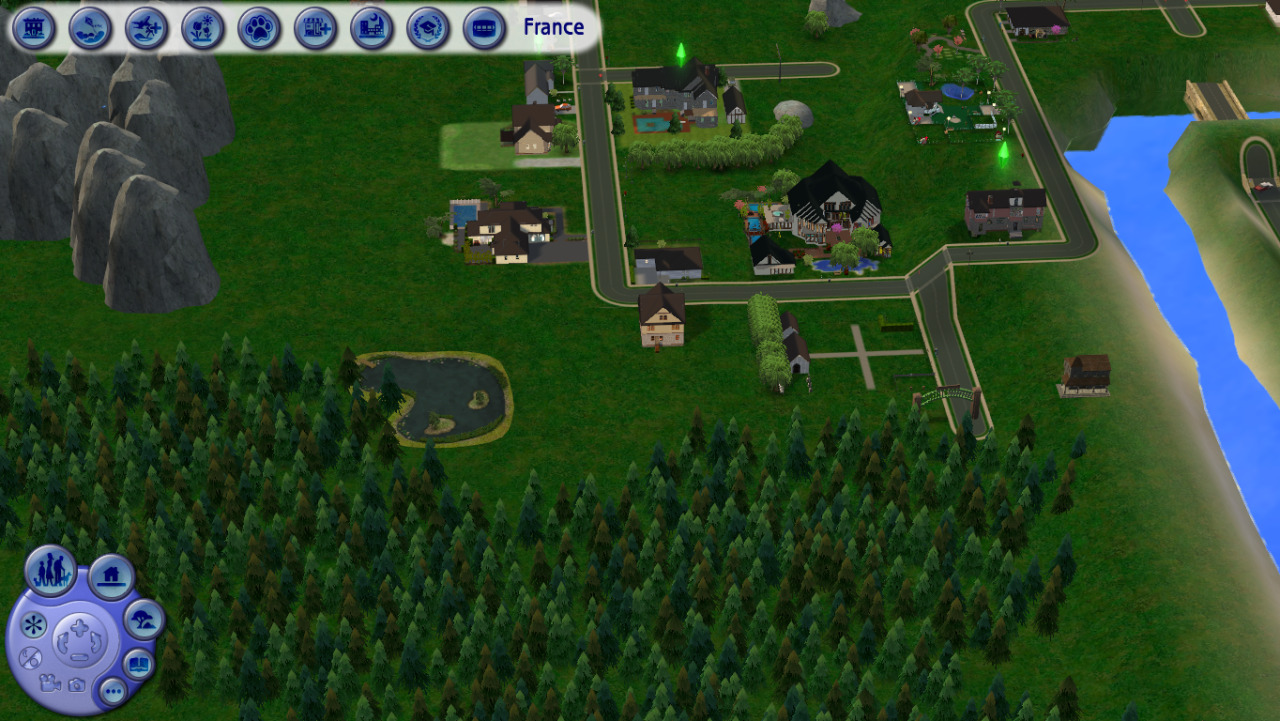Start video capture with the camcorder icon
The width and height of the screenshot is (1280, 721).
pos(48,683)
